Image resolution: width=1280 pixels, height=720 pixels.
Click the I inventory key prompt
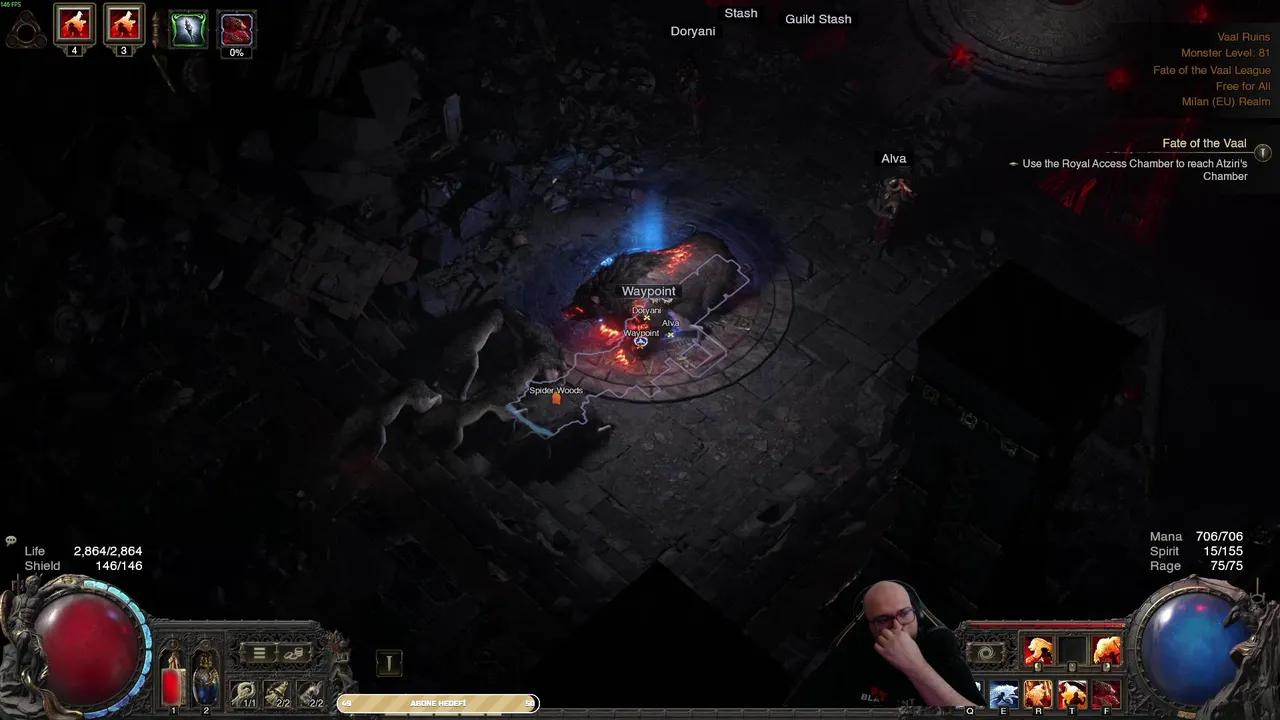389,661
